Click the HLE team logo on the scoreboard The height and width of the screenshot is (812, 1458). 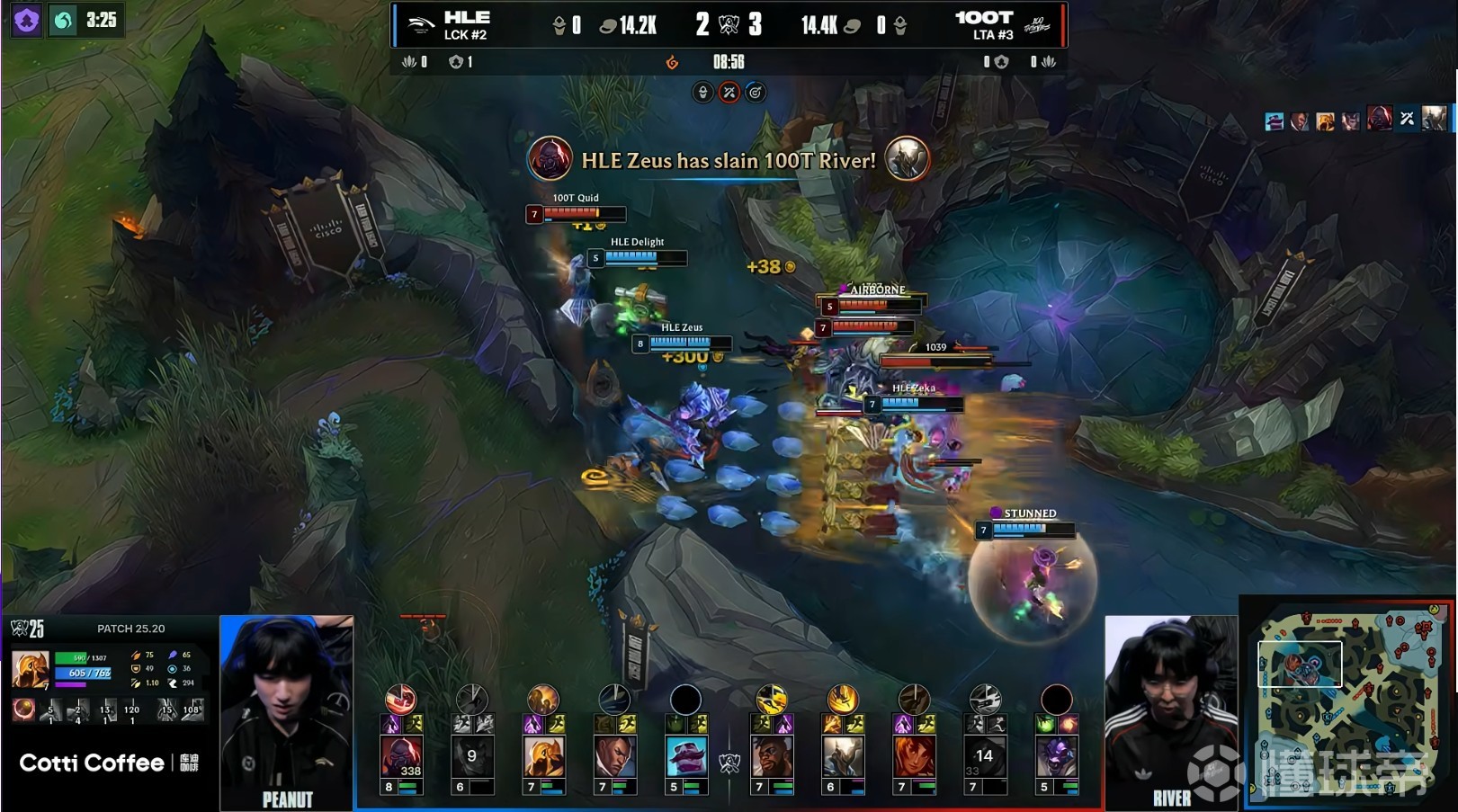(420, 25)
